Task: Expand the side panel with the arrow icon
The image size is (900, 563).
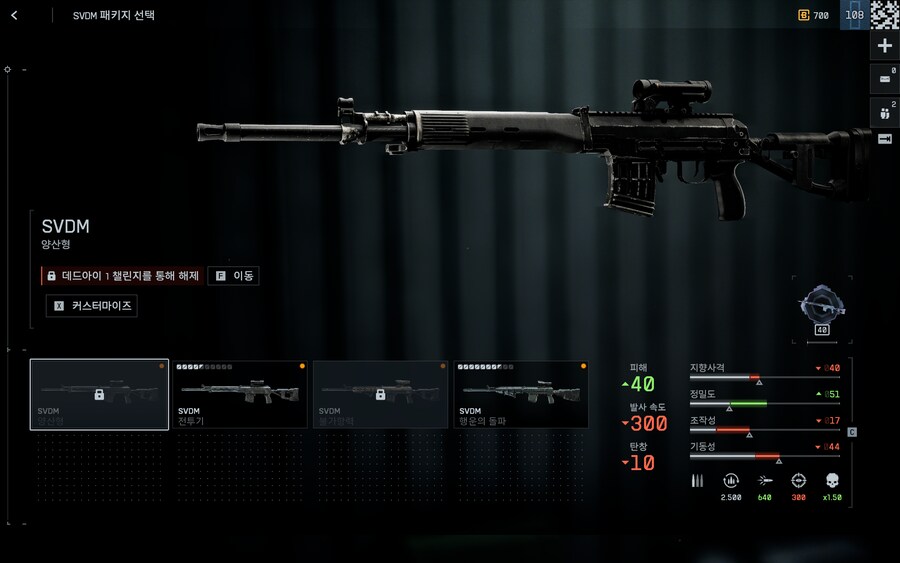Action: [885, 139]
